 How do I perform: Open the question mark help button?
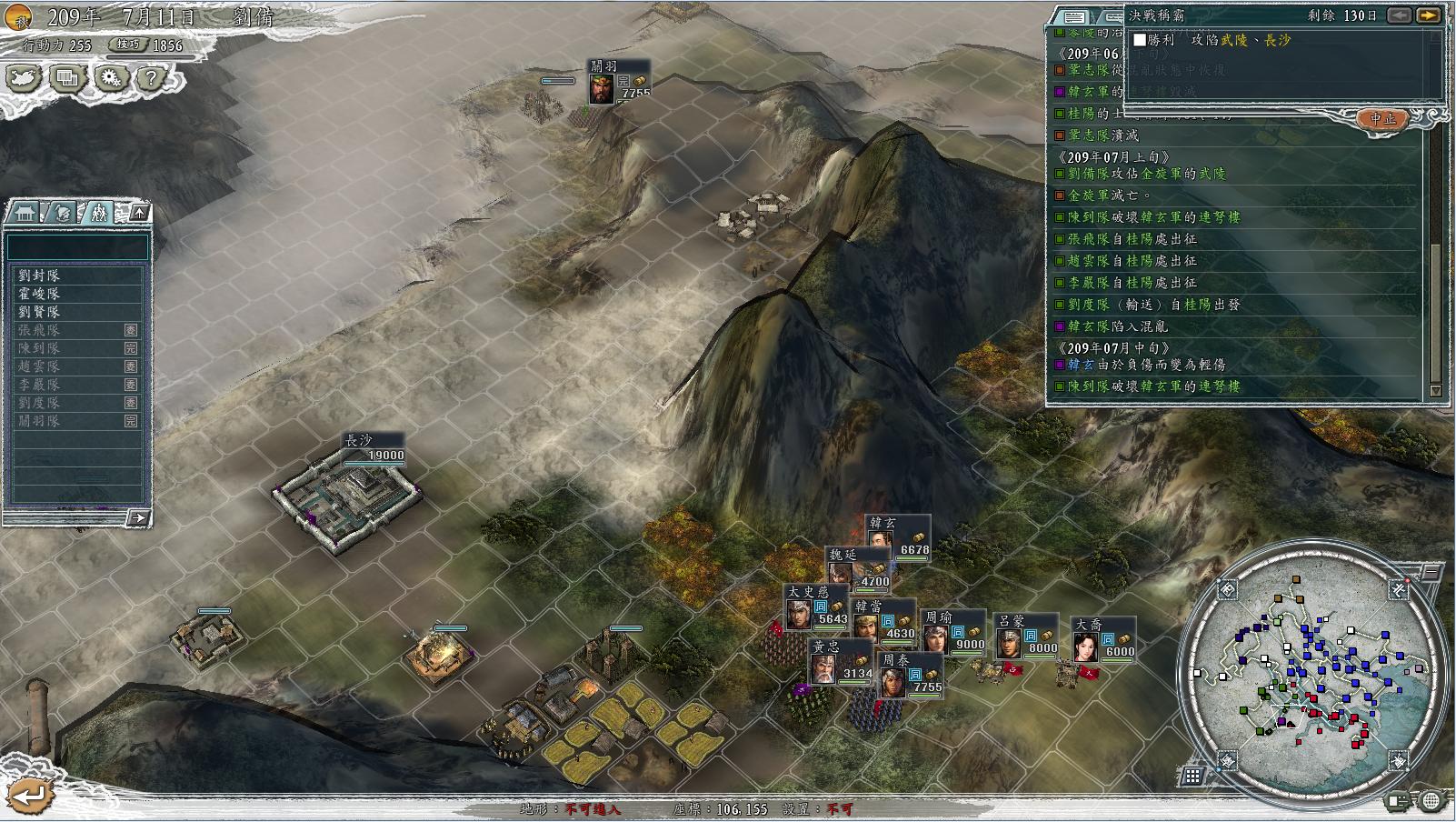point(151,78)
